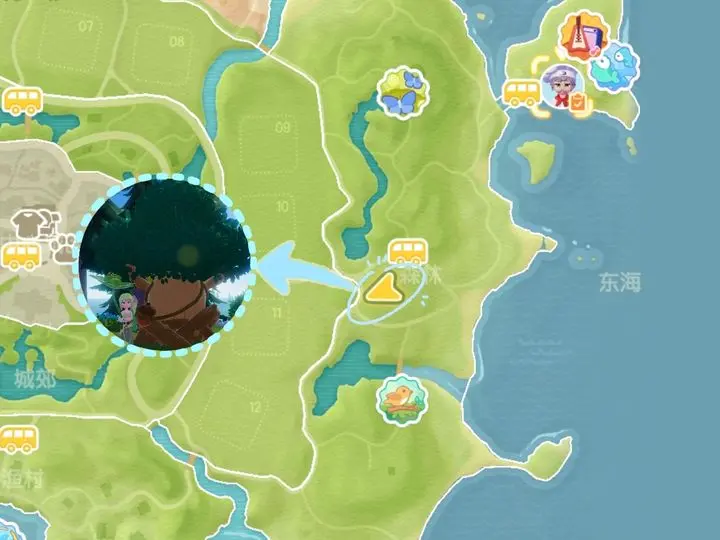The width and height of the screenshot is (720, 540).
Task: Select the orange bird marker
Action: coord(402,399)
